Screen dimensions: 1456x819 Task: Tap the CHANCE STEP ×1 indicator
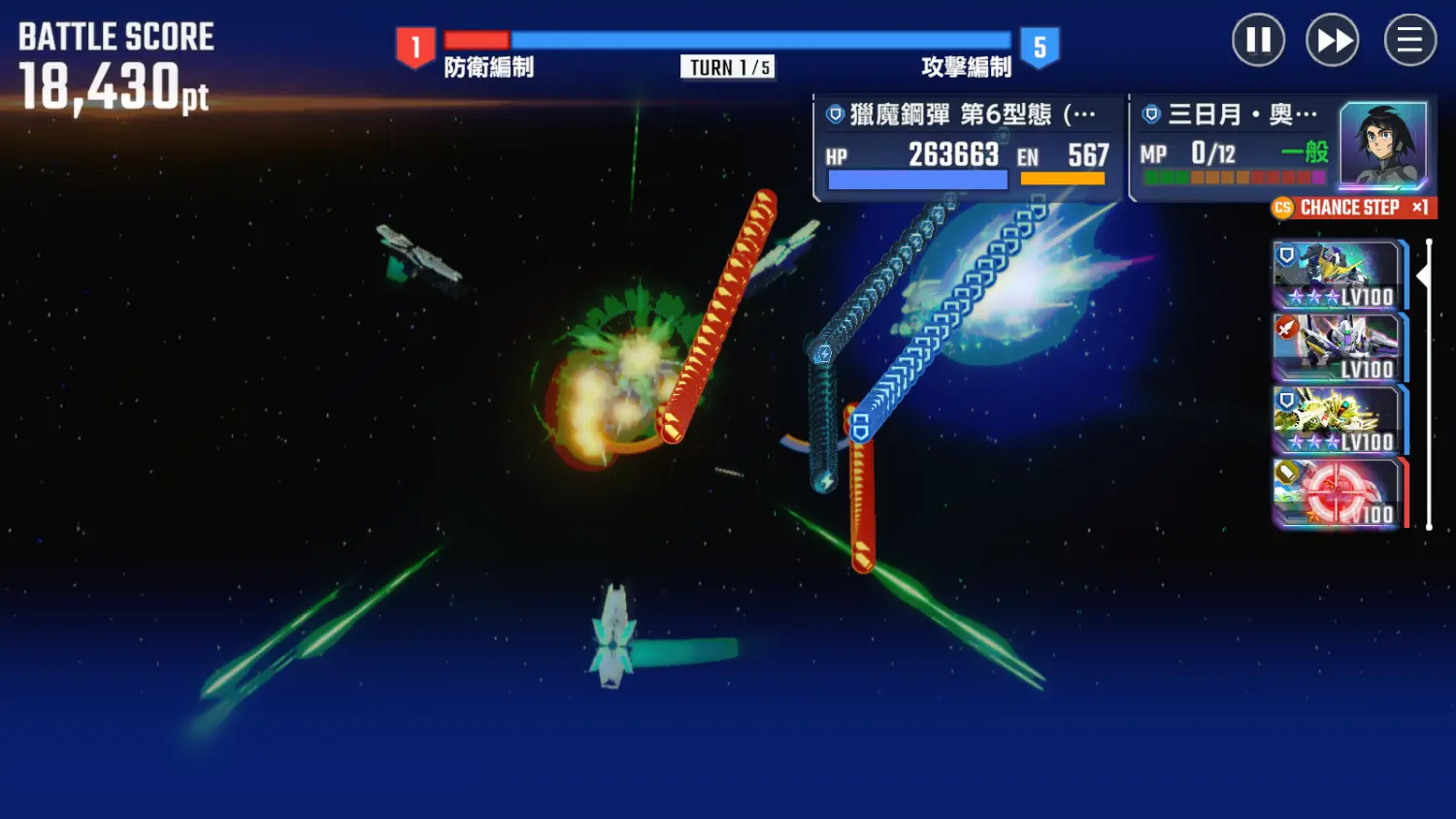[1353, 208]
